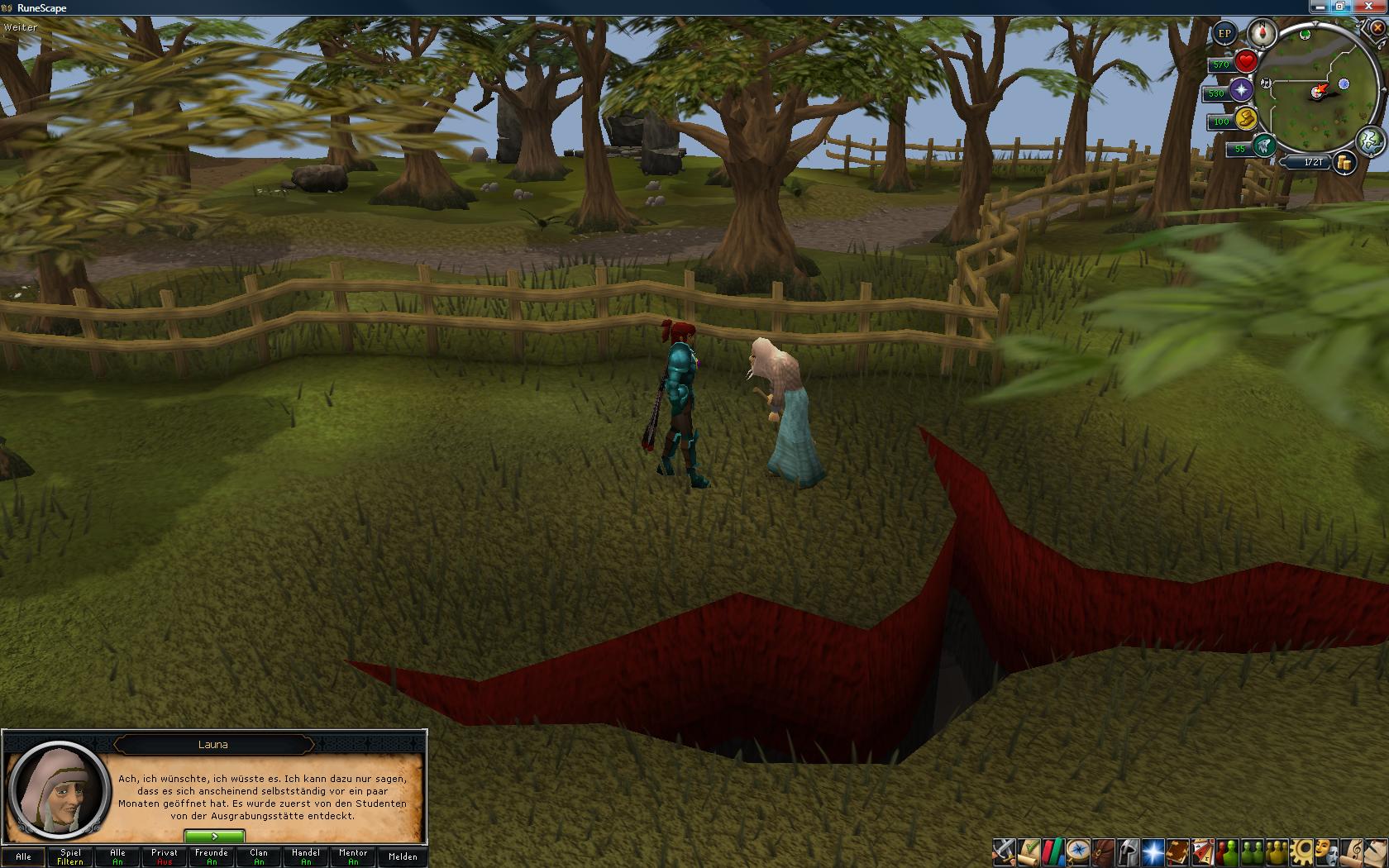
Task: Click the Melden report button
Action: click(403, 856)
